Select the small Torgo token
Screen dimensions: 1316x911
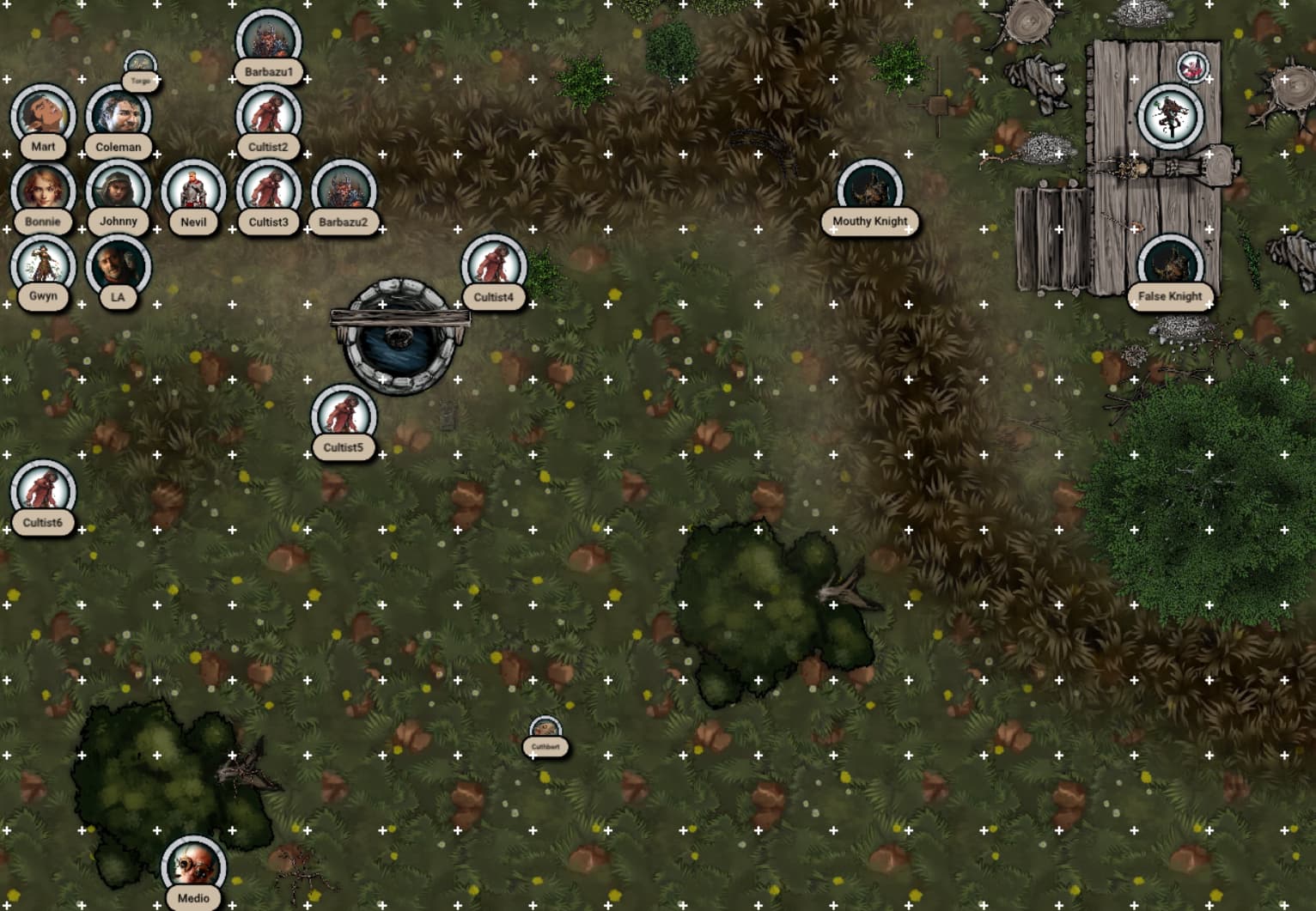click(141, 67)
